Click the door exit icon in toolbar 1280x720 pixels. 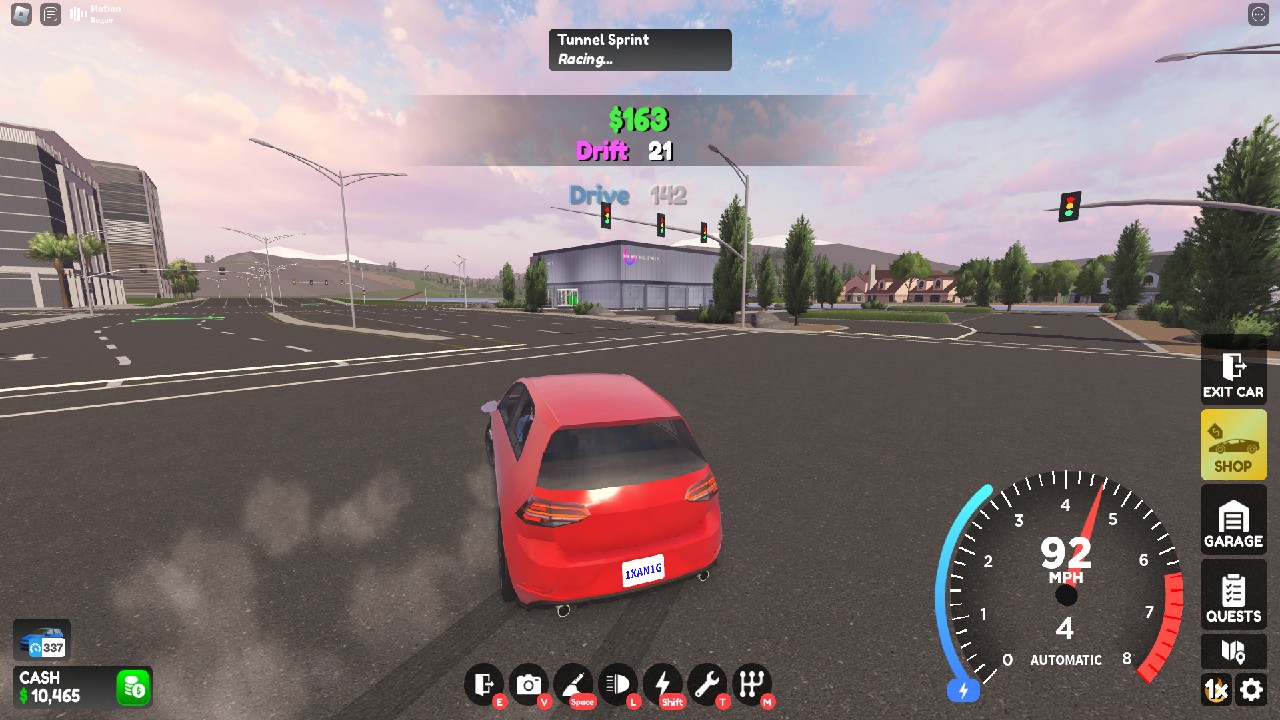pos(484,685)
